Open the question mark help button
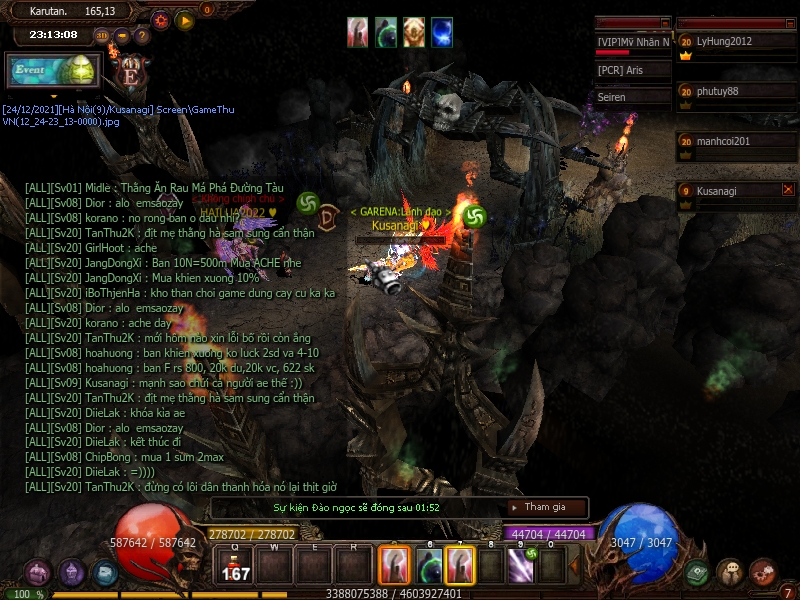Viewport: 800px width, 600px height. click(142, 35)
